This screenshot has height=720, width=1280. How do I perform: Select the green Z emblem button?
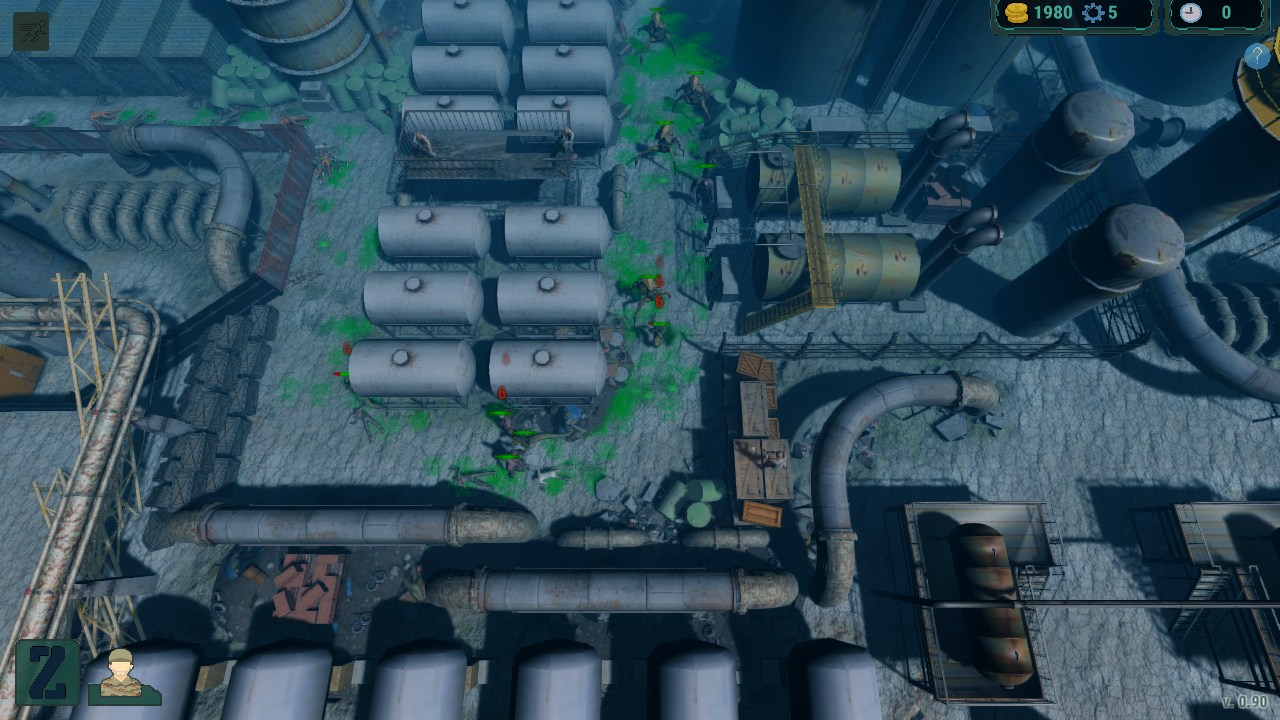point(47,672)
